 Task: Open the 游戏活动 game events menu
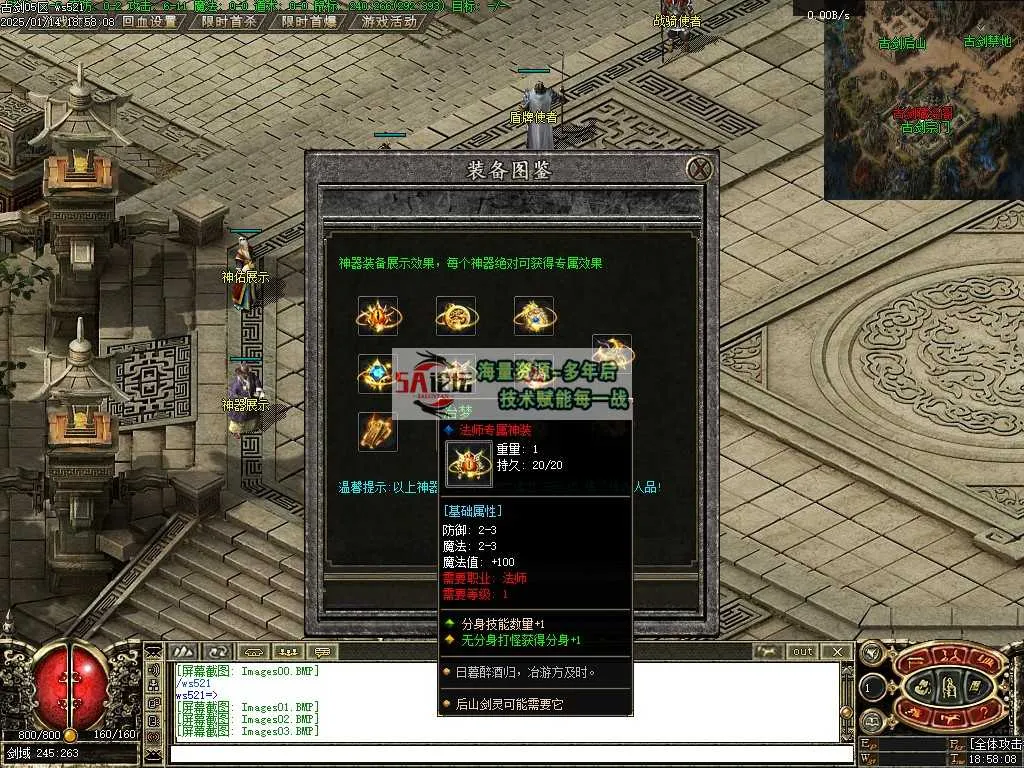click(389, 21)
